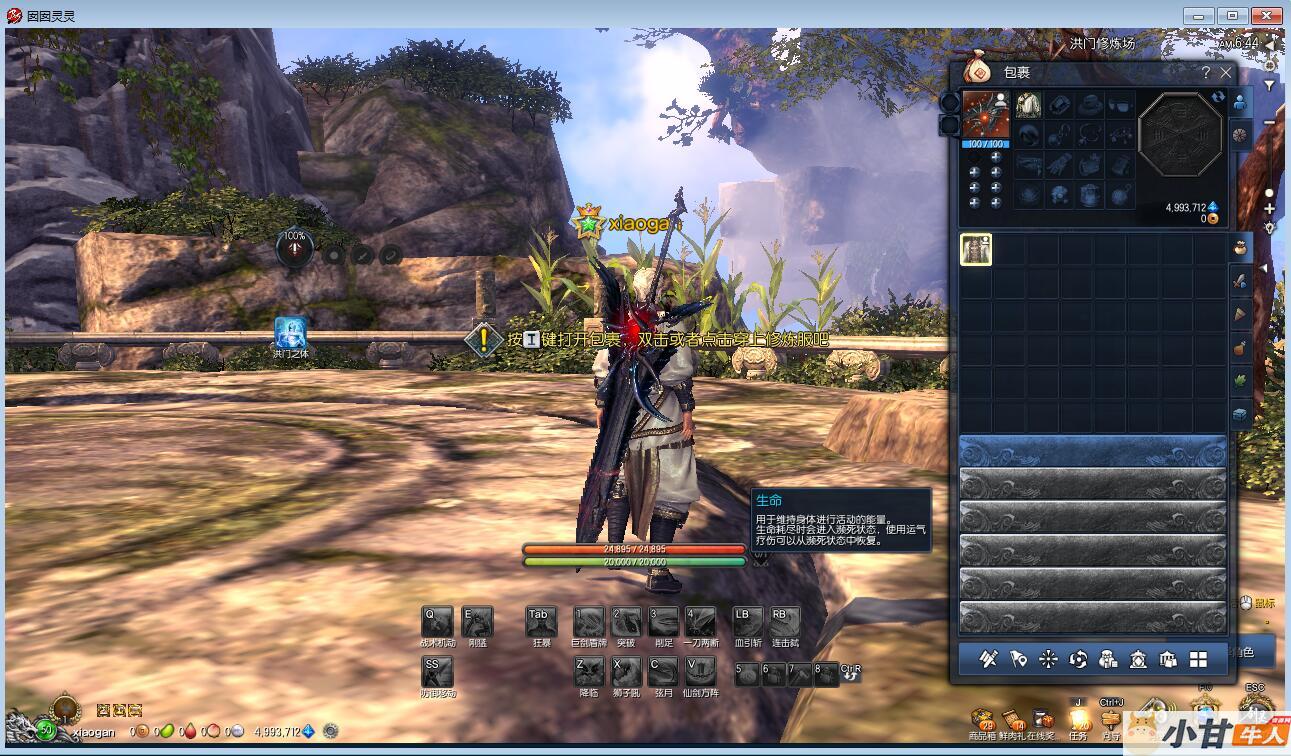The image size is (1291, 756).
Task: Open the octagonal bagua charm panel
Action: click(1180, 133)
